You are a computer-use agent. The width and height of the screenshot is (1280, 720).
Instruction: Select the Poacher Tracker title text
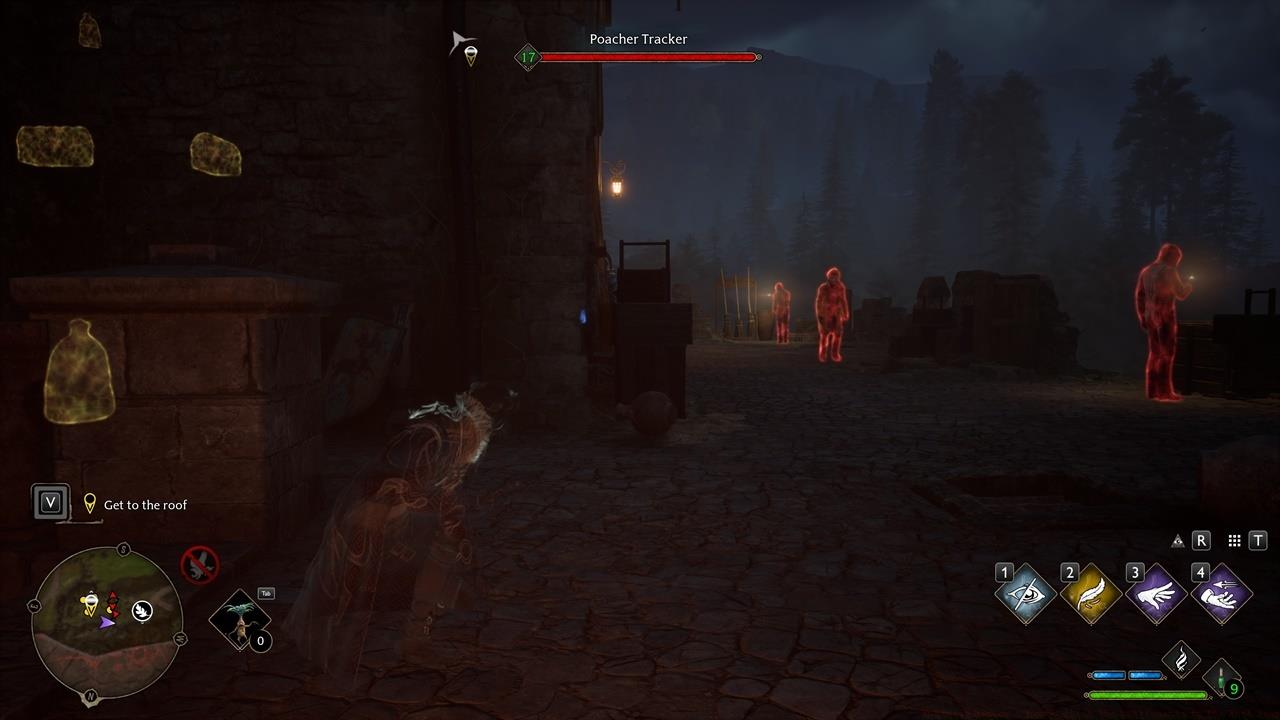(637, 39)
